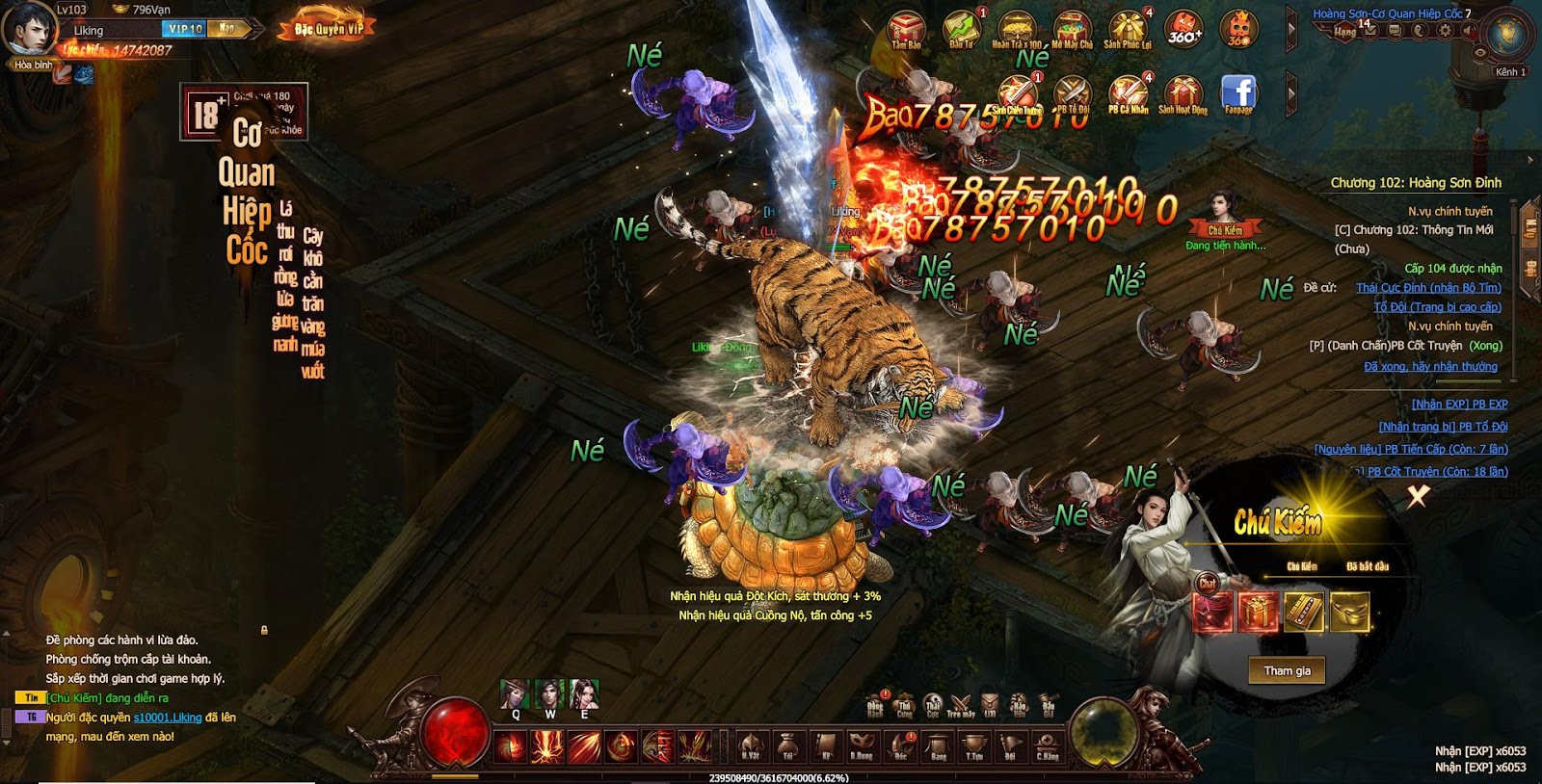Open the Facebook Fanpage icon
The width and height of the screenshot is (1542, 784).
(x=1238, y=93)
